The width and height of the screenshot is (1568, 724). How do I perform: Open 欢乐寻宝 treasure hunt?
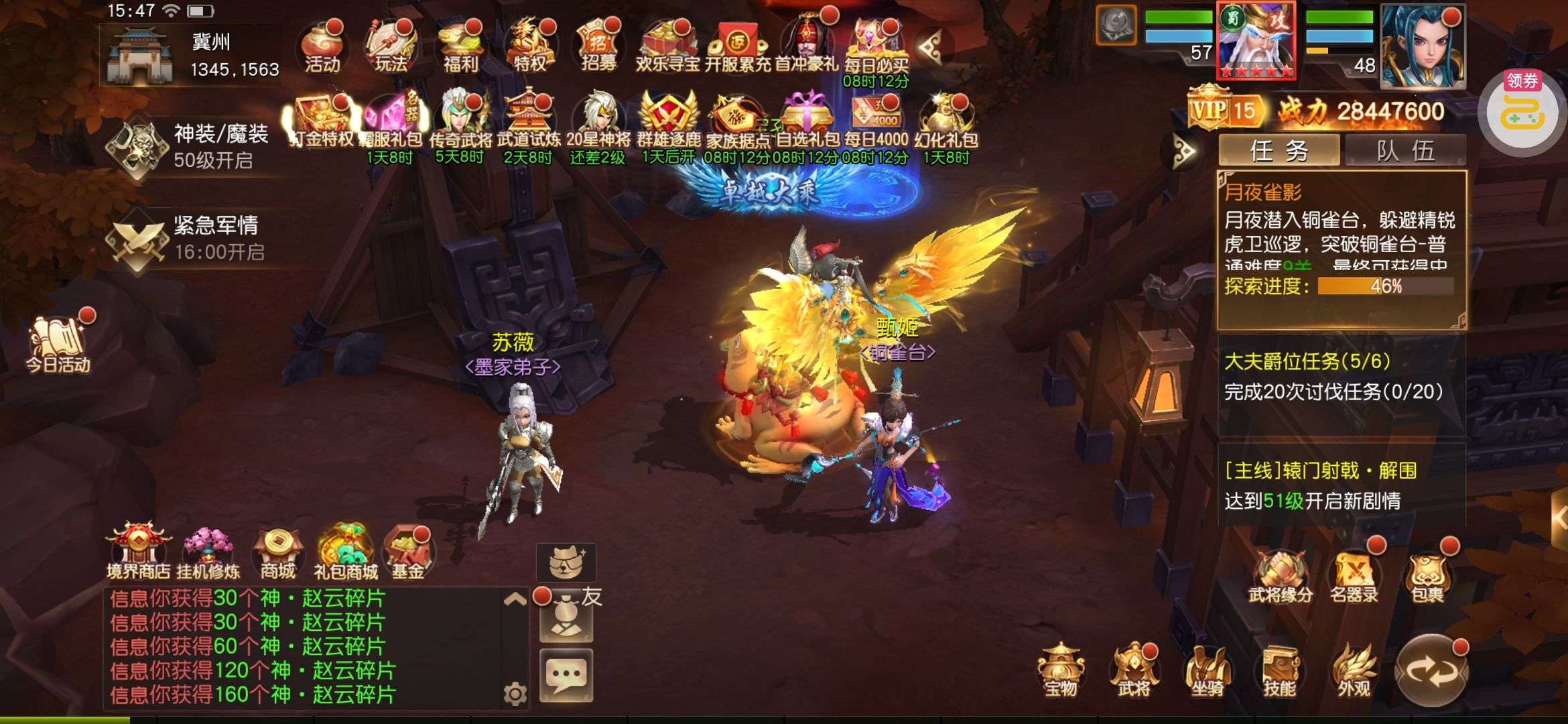pos(667,47)
